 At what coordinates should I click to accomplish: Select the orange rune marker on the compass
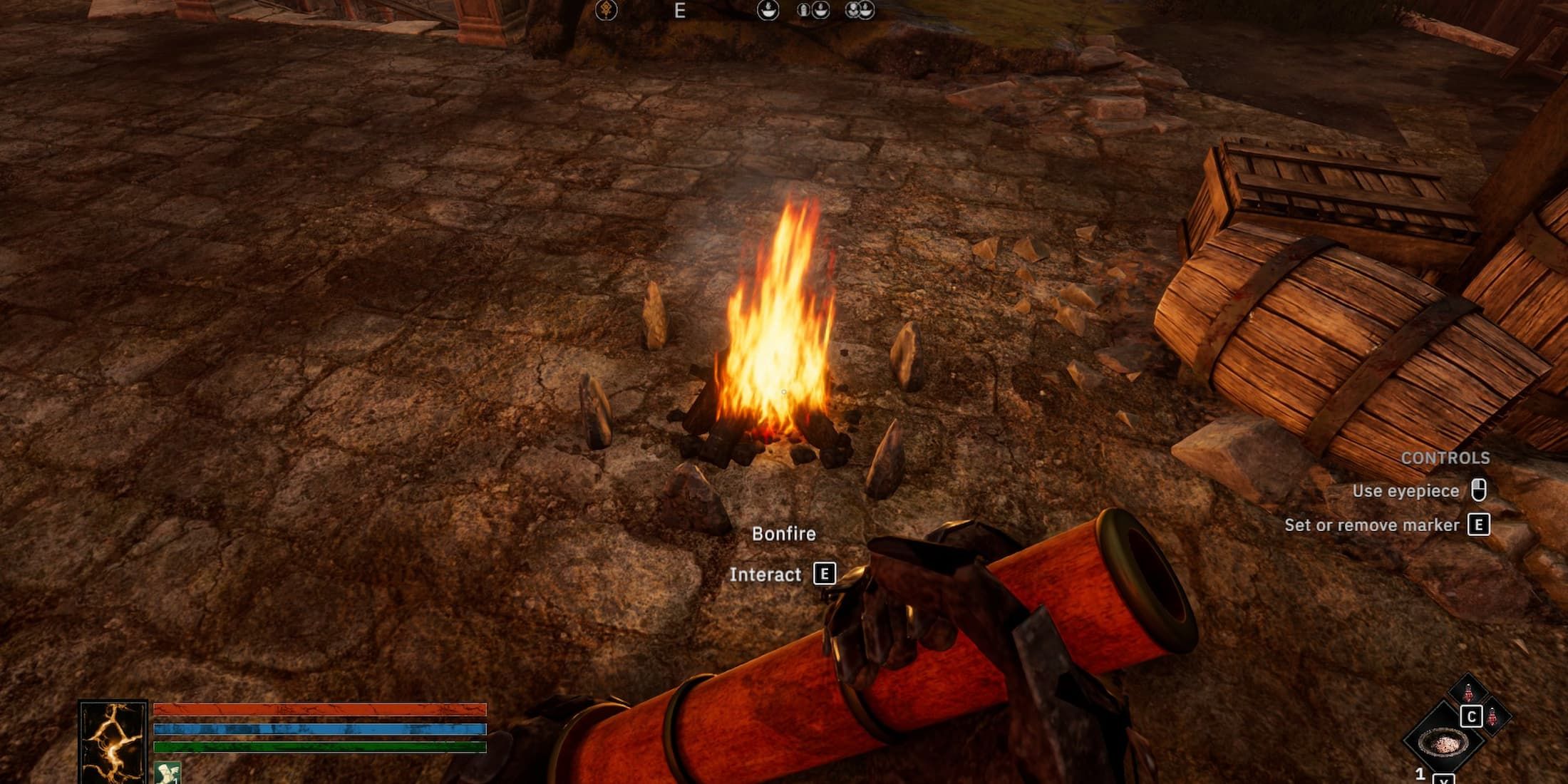[x=606, y=10]
